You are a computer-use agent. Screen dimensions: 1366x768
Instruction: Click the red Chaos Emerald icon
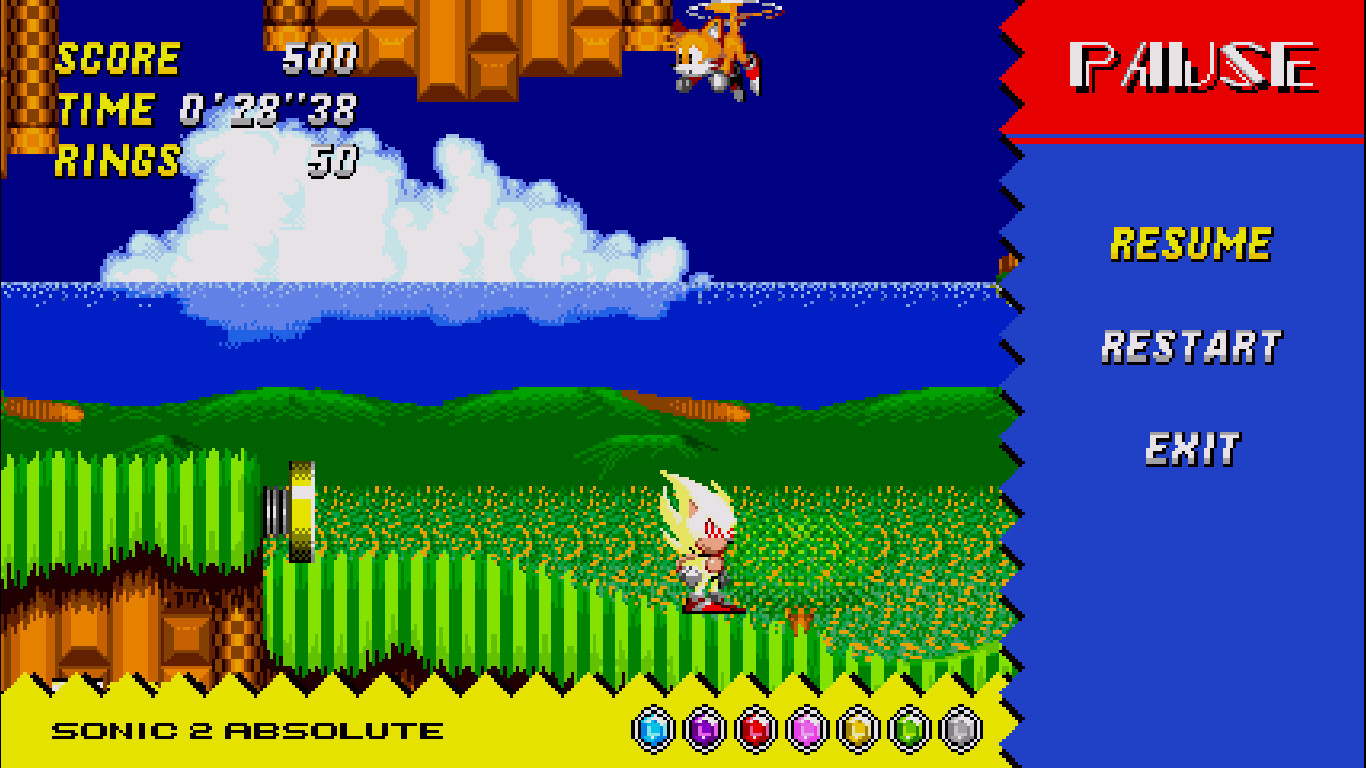(755, 730)
